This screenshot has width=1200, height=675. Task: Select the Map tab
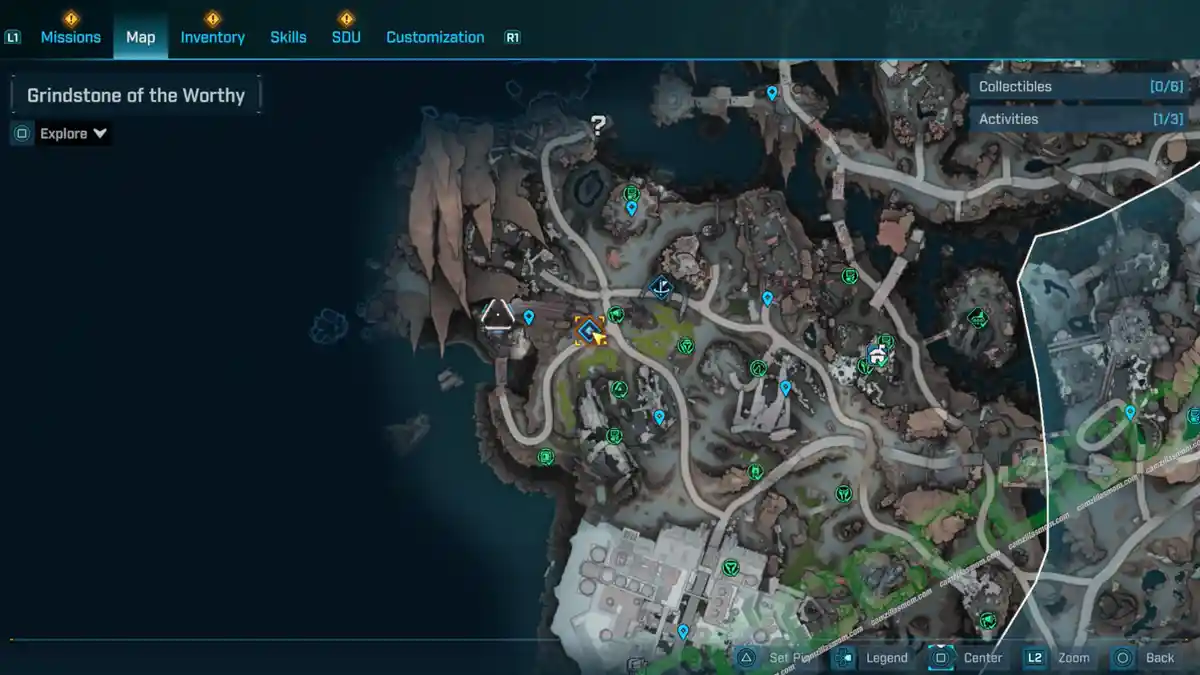(x=140, y=37)
